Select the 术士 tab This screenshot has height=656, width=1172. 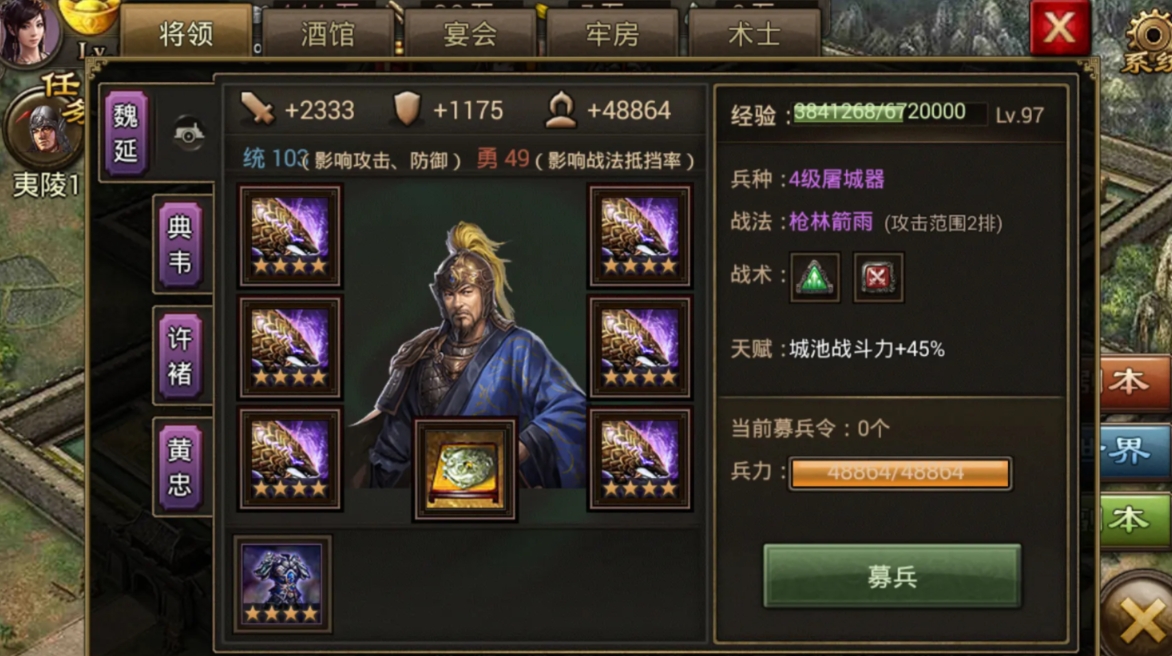754,35
